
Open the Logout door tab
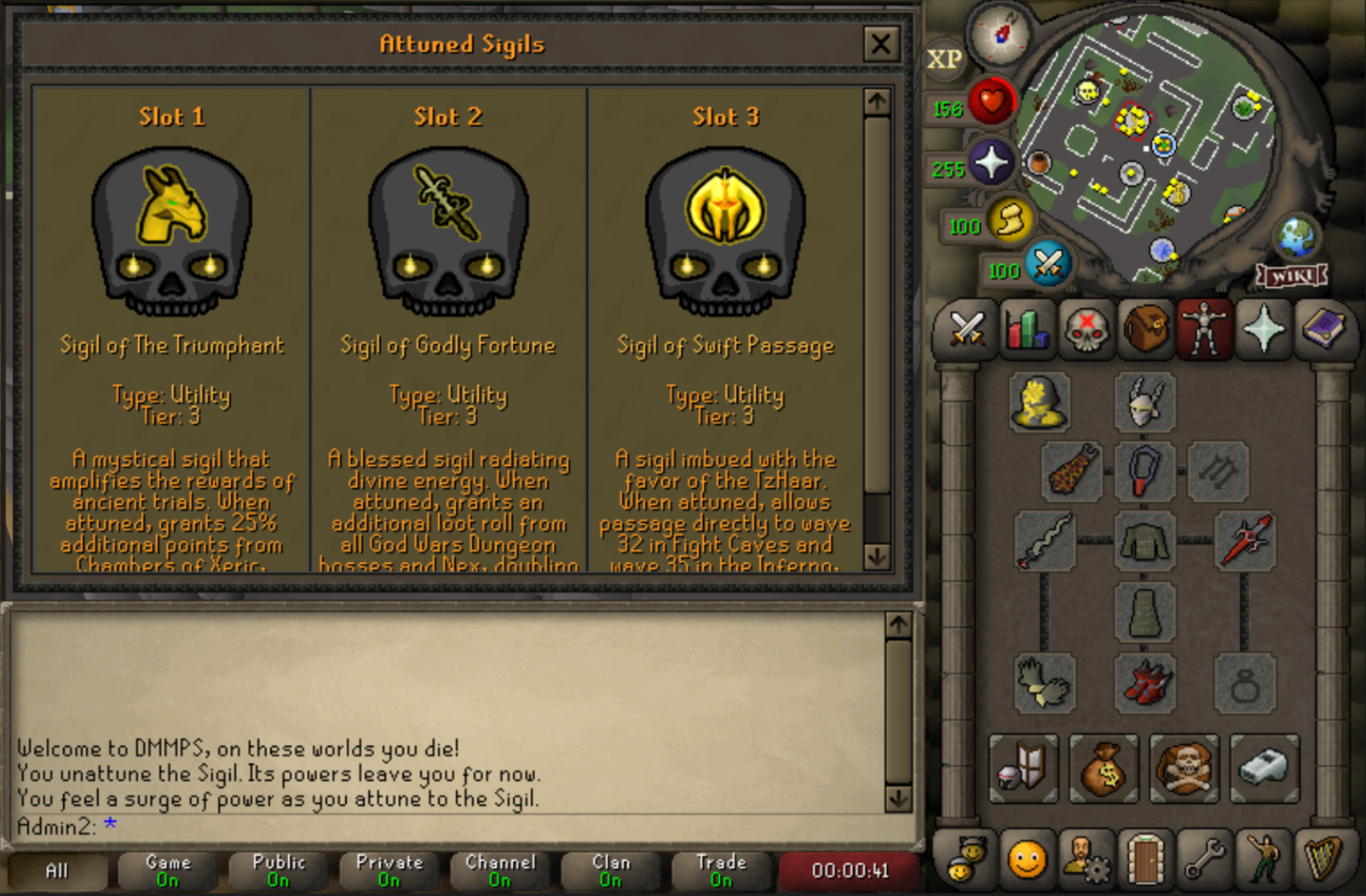coord(1144,859)
